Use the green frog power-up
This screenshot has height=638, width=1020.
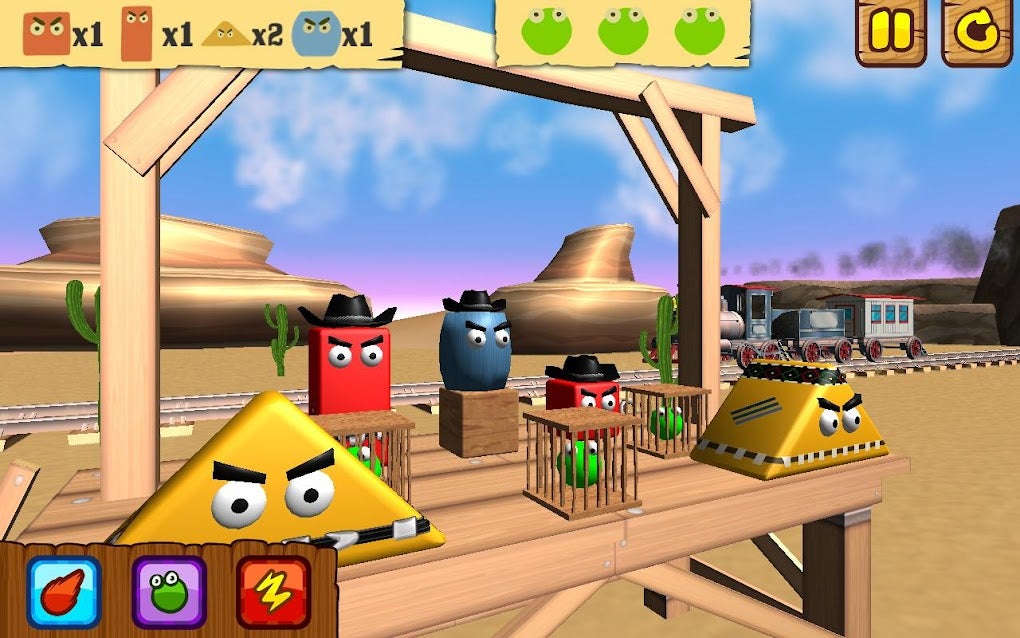coord(169,592)
